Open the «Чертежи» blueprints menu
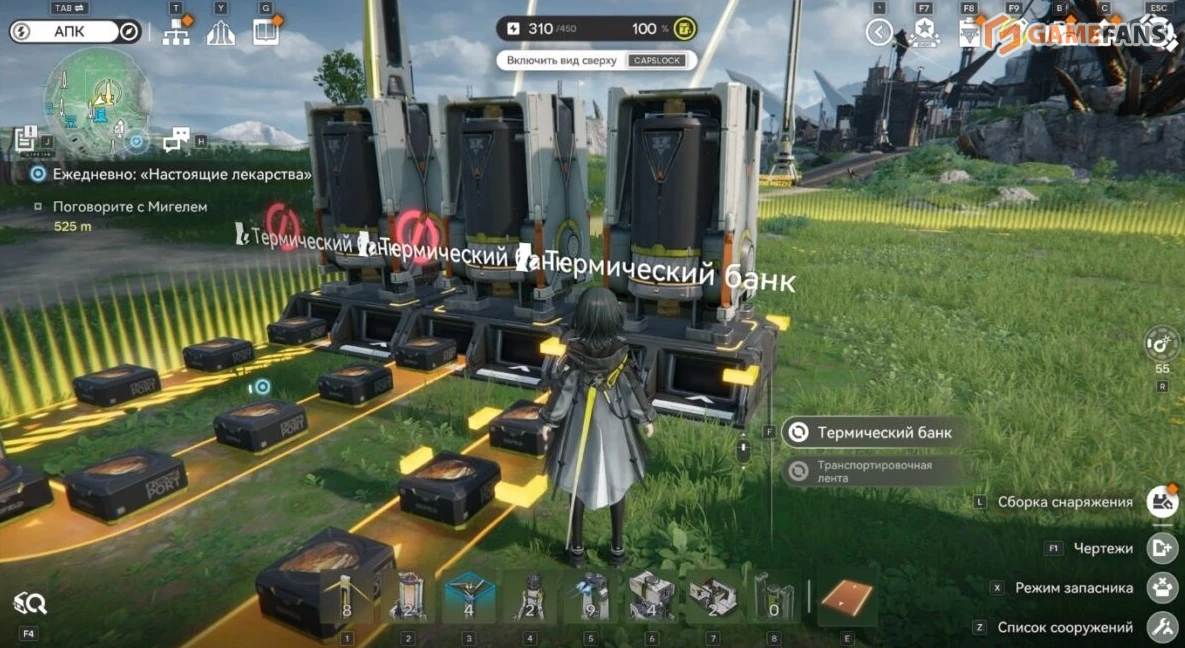1185x648 pixels. tap(1161, 548)
